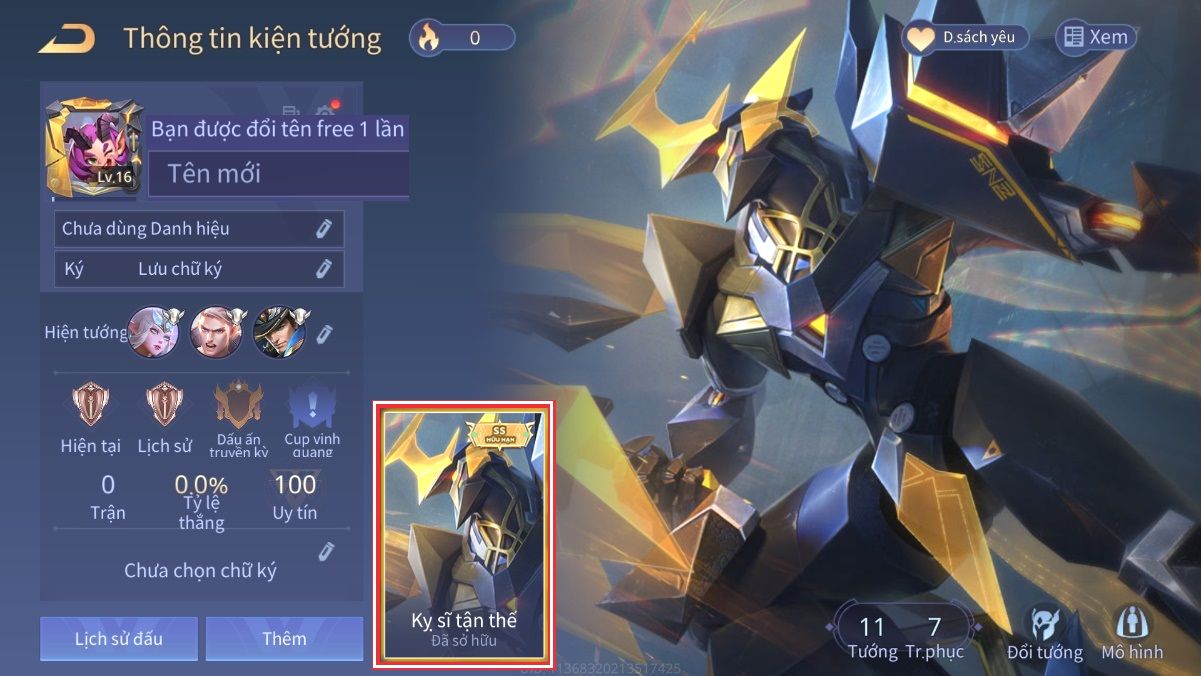The height and width of the screenshot is (676, 1201).
Task: Tap the Thêm button
Action: coord(284,638)
